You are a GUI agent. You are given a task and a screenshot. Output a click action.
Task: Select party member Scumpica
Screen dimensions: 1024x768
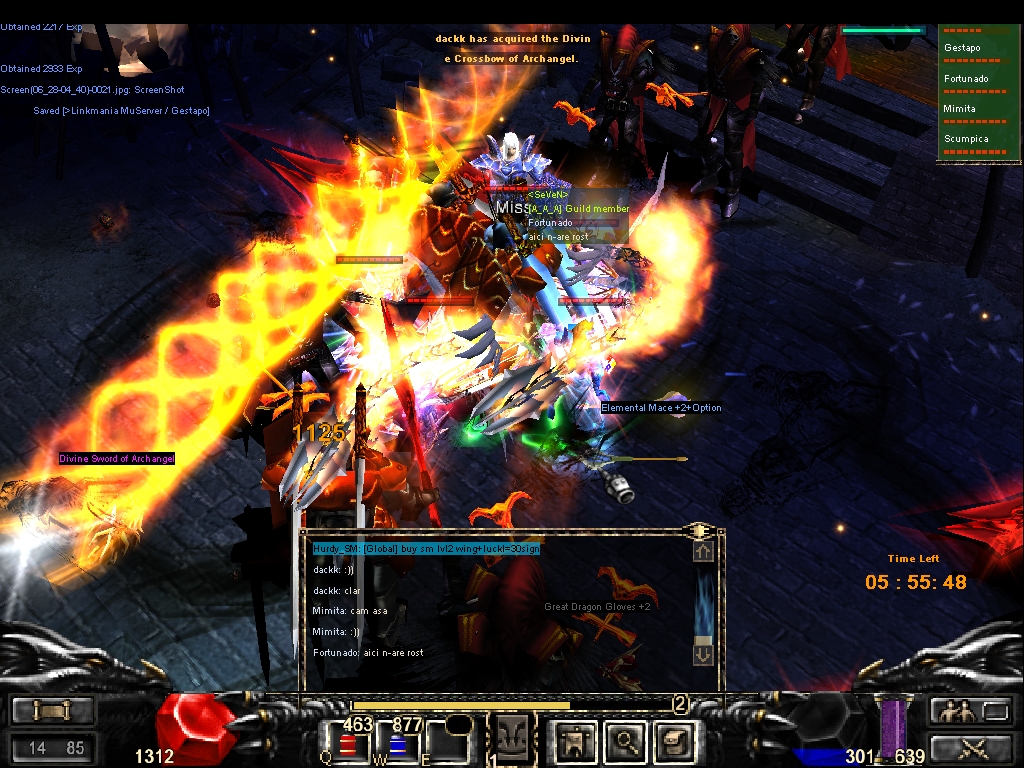966,139
